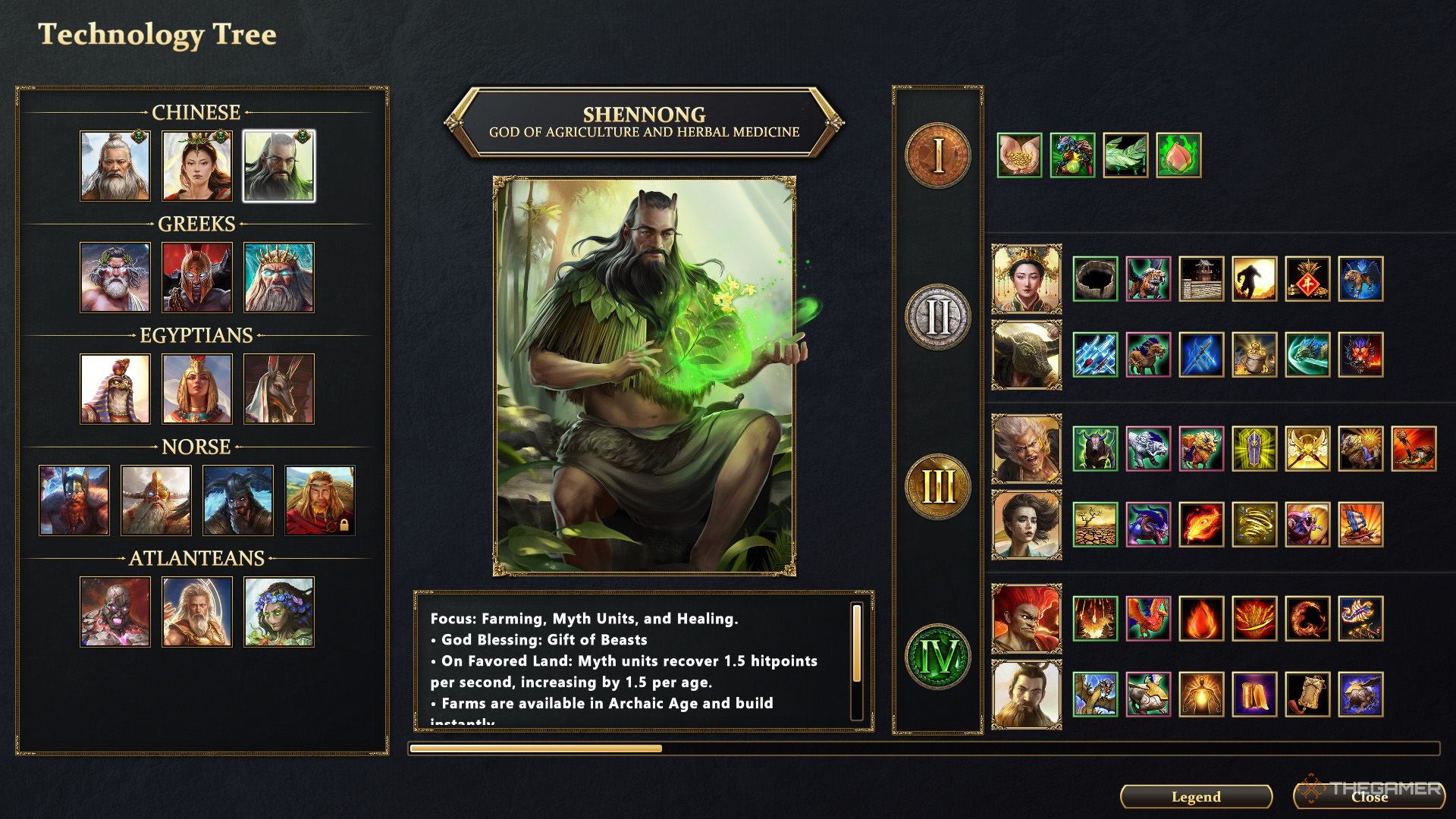
Task: Select the locked Norse god portrait
Action: (x=320, y=498)
